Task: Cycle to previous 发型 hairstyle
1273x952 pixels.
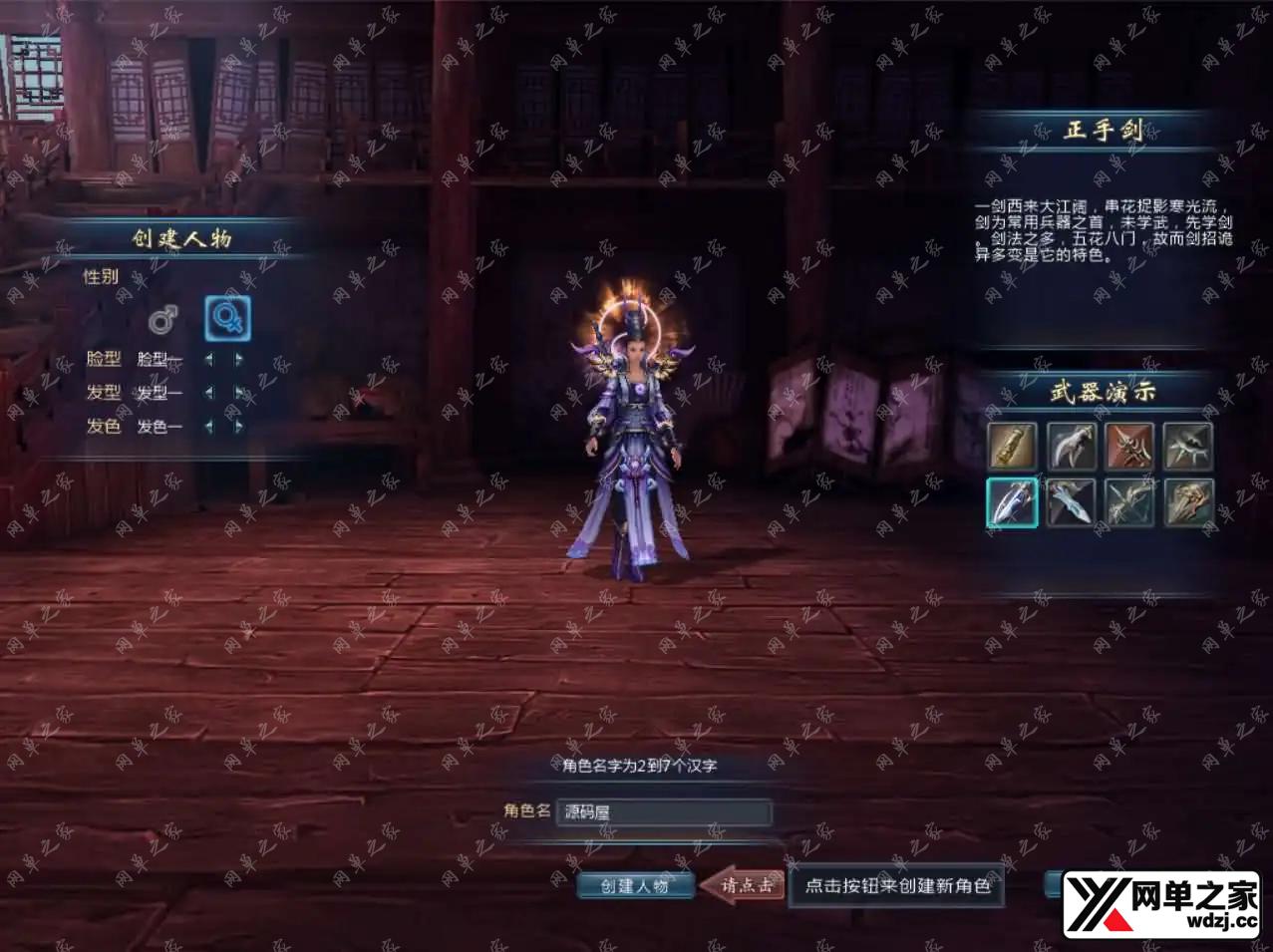Action: [x=209, y=393]
